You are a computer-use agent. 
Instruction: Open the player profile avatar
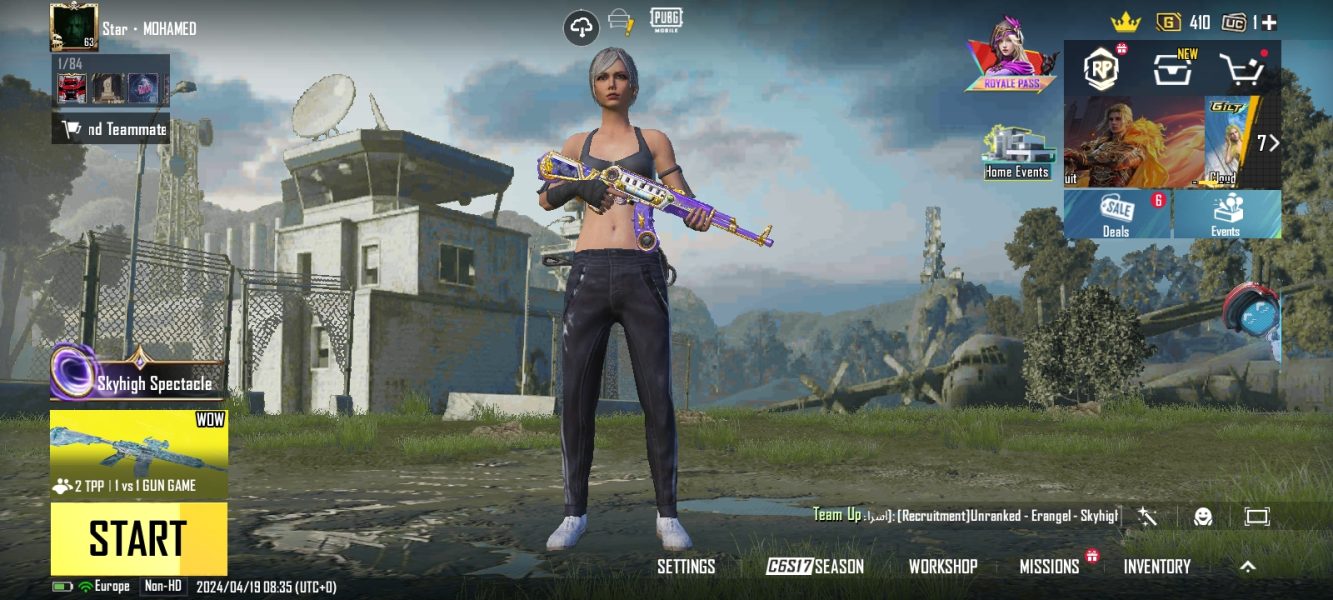point(73,27)
